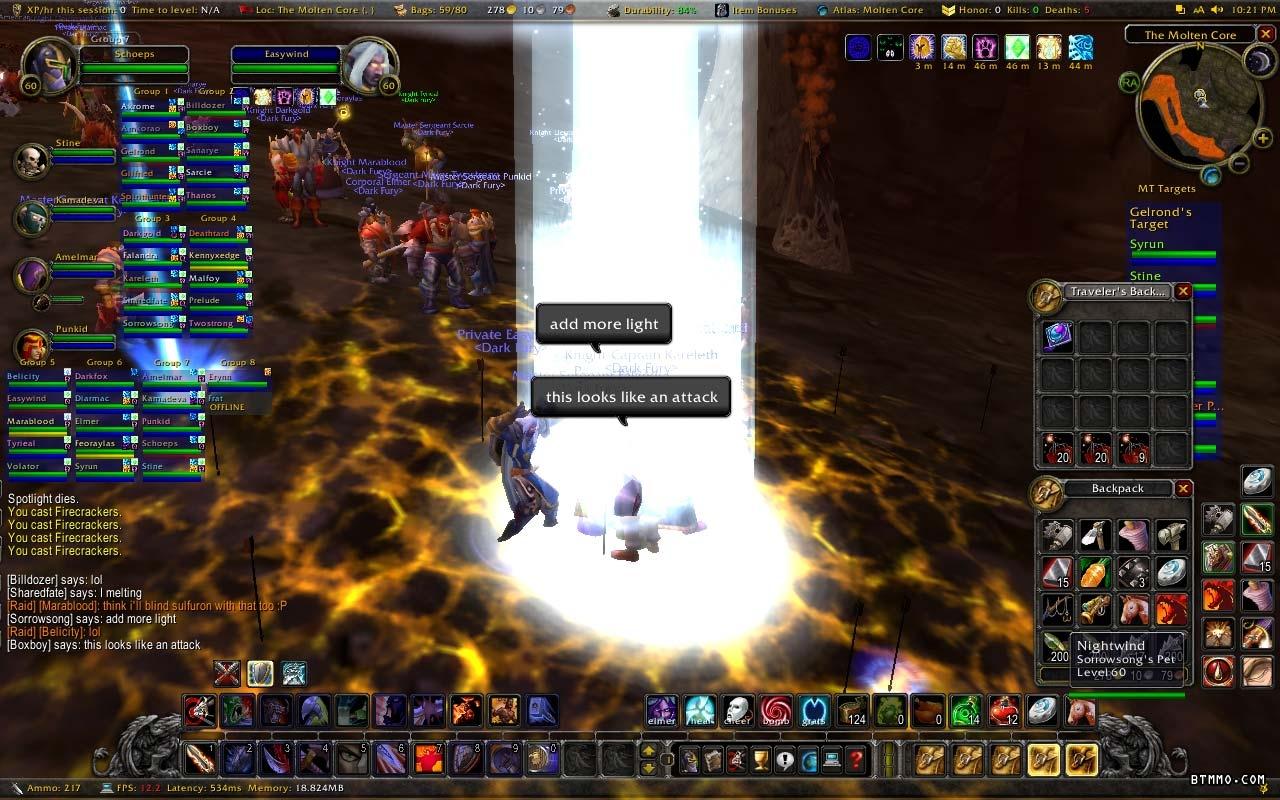Target party member Punkid's portrait
The height and width of the screenshot is (800, 1280).
(x=32, y=347)
